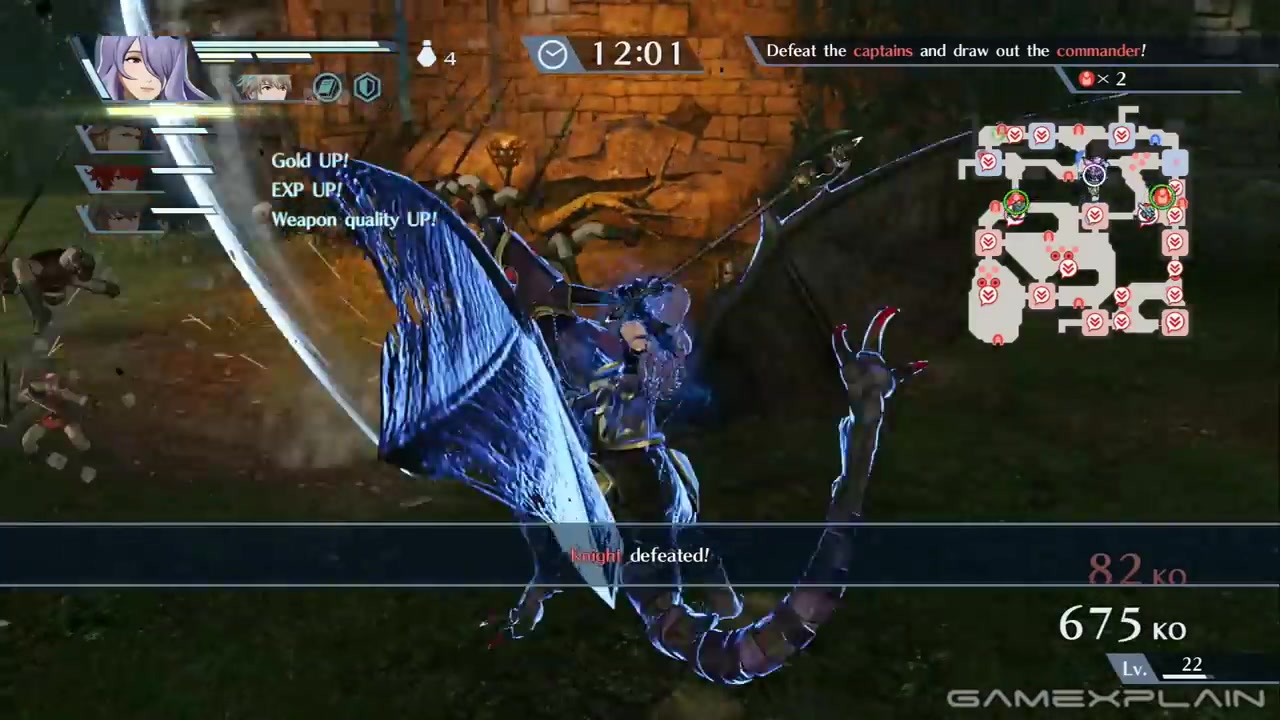
Task: Use the healing vulnerary flask icon
Action: pos(427,55)
